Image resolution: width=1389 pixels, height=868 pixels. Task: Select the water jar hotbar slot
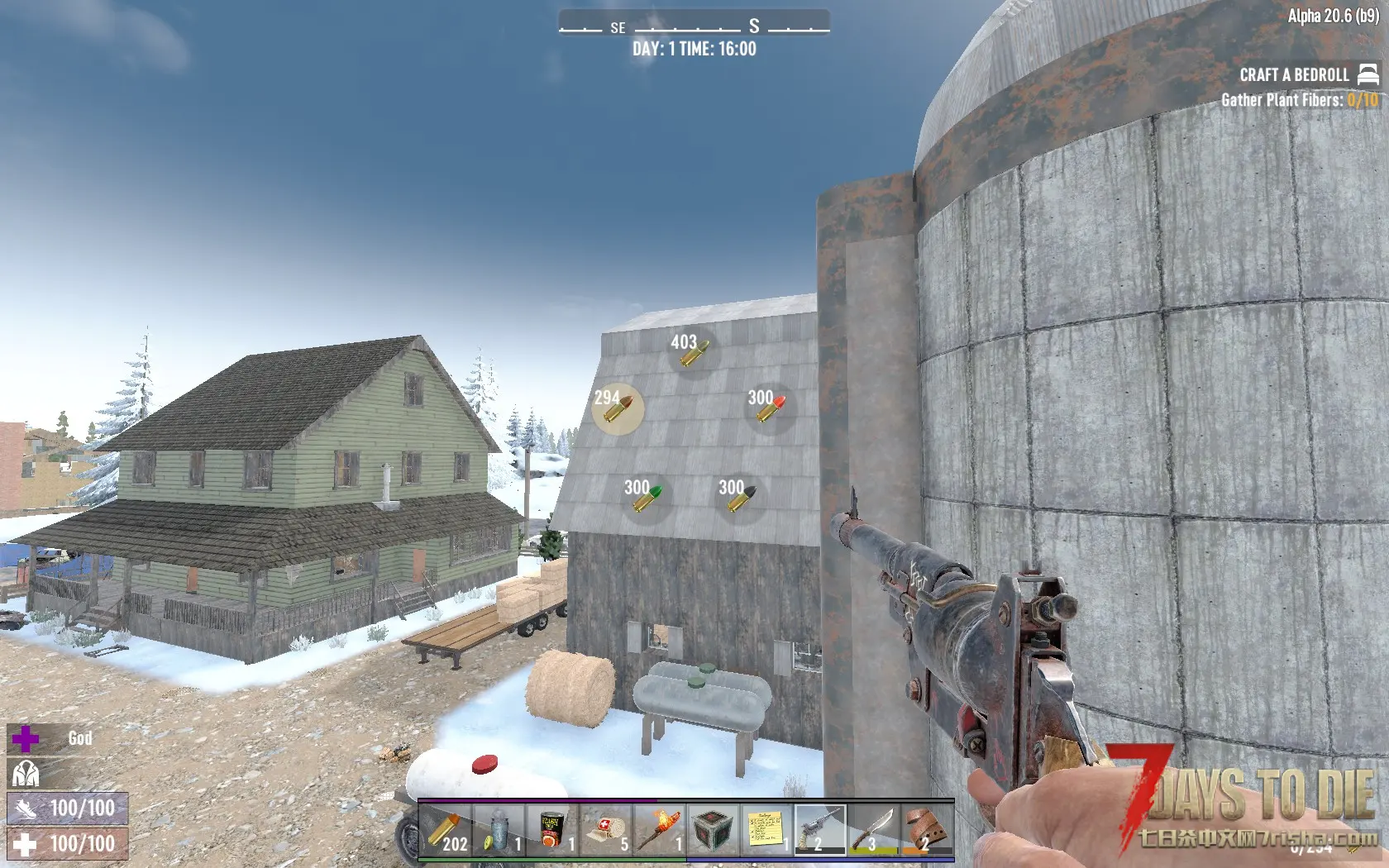[x=499, y=829]
